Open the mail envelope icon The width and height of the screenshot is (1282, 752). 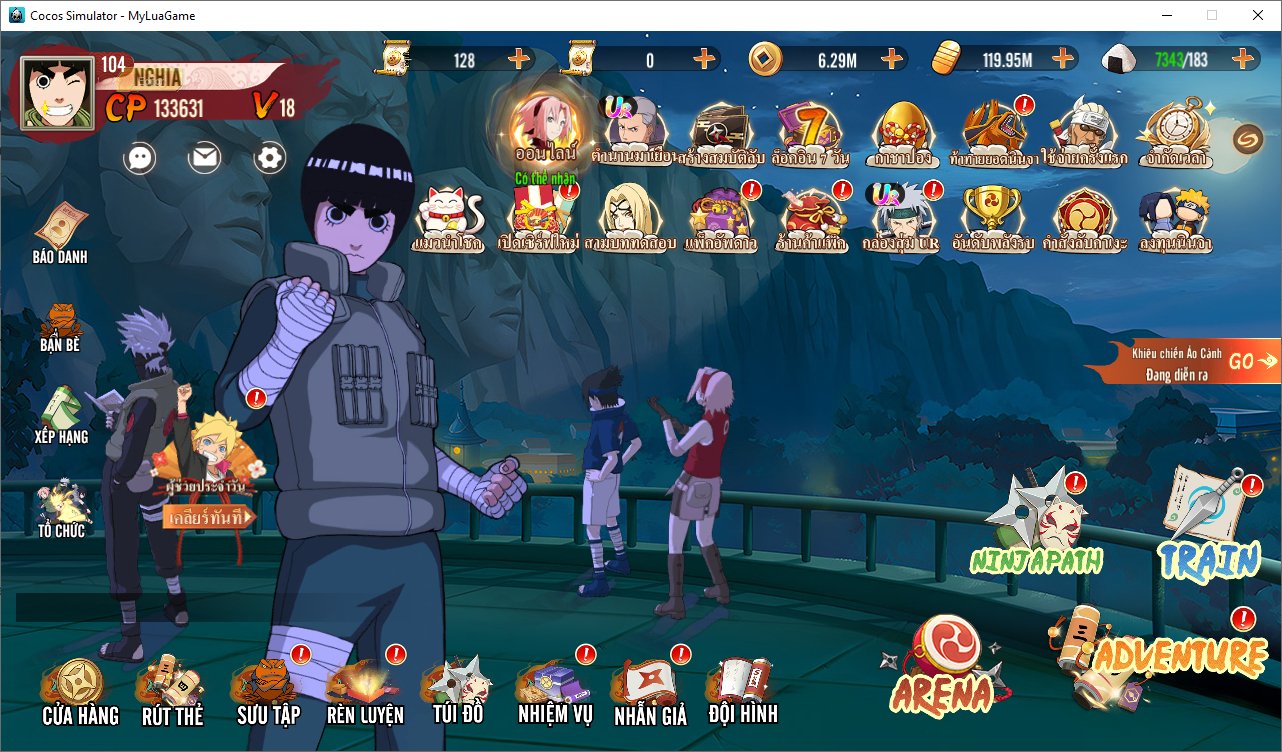205,157
